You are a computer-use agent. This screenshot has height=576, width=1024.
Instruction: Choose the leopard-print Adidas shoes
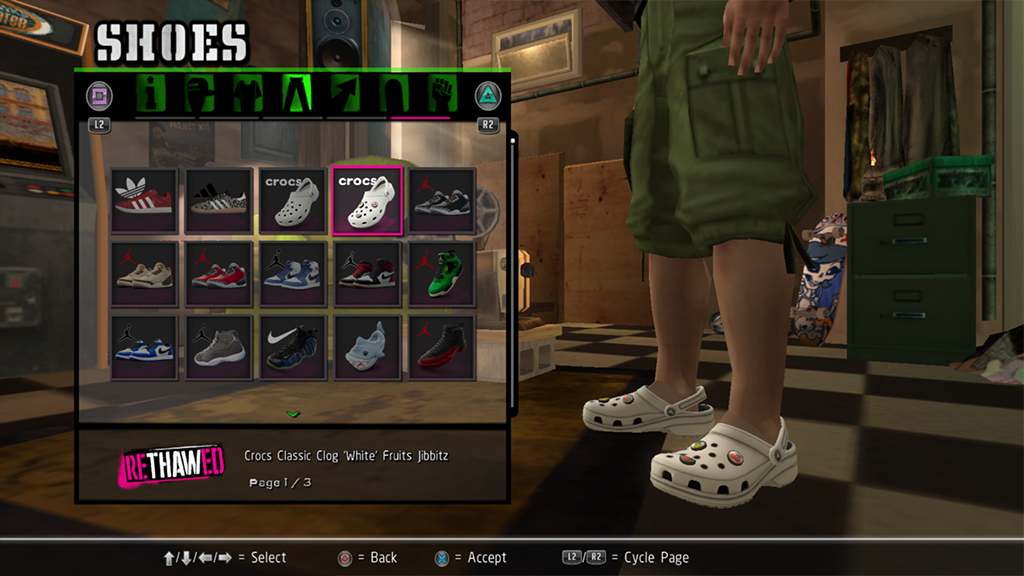coord(218,200)
